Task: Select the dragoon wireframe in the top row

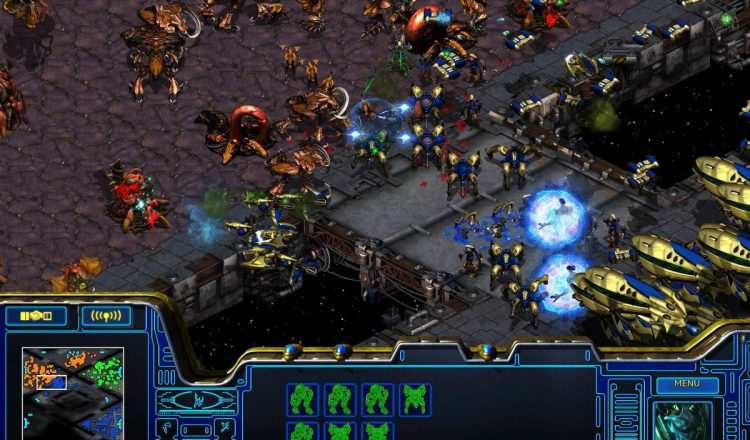Action: click(414, 399)
